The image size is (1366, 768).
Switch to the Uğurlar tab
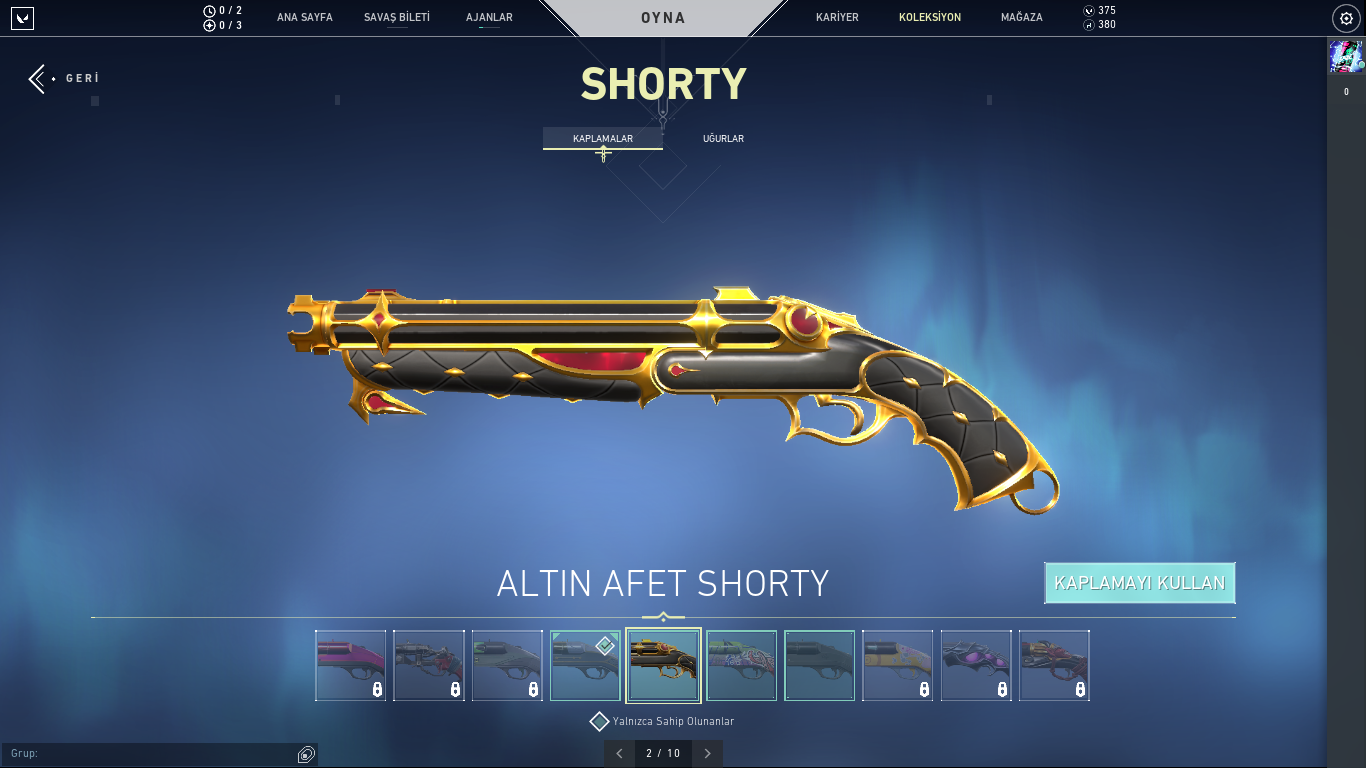click(x=723, y=138)
